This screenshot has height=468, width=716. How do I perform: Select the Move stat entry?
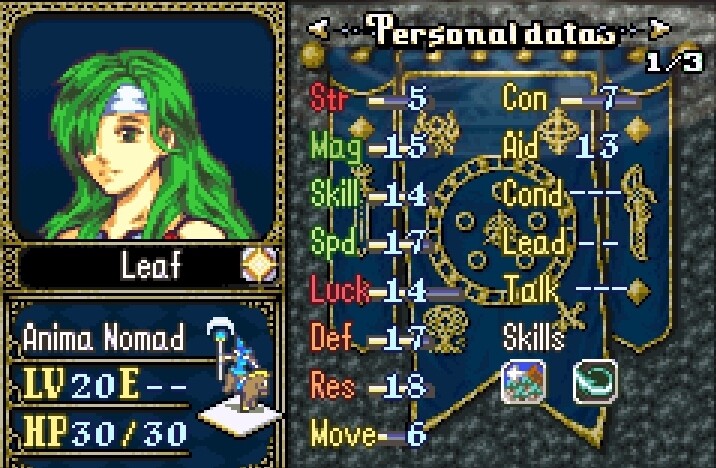(x=368, y=434)
